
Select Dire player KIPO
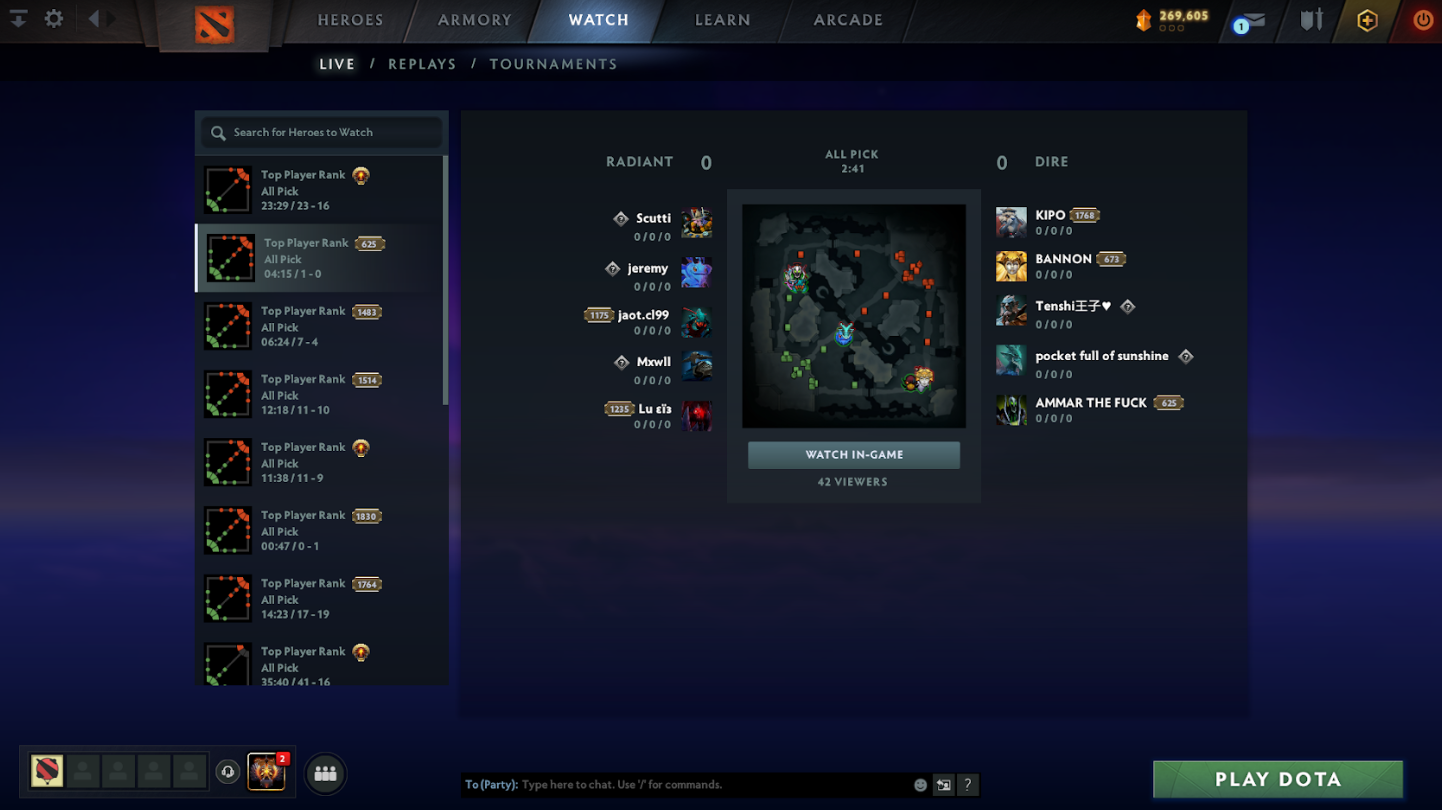[x=1050, y=216]
